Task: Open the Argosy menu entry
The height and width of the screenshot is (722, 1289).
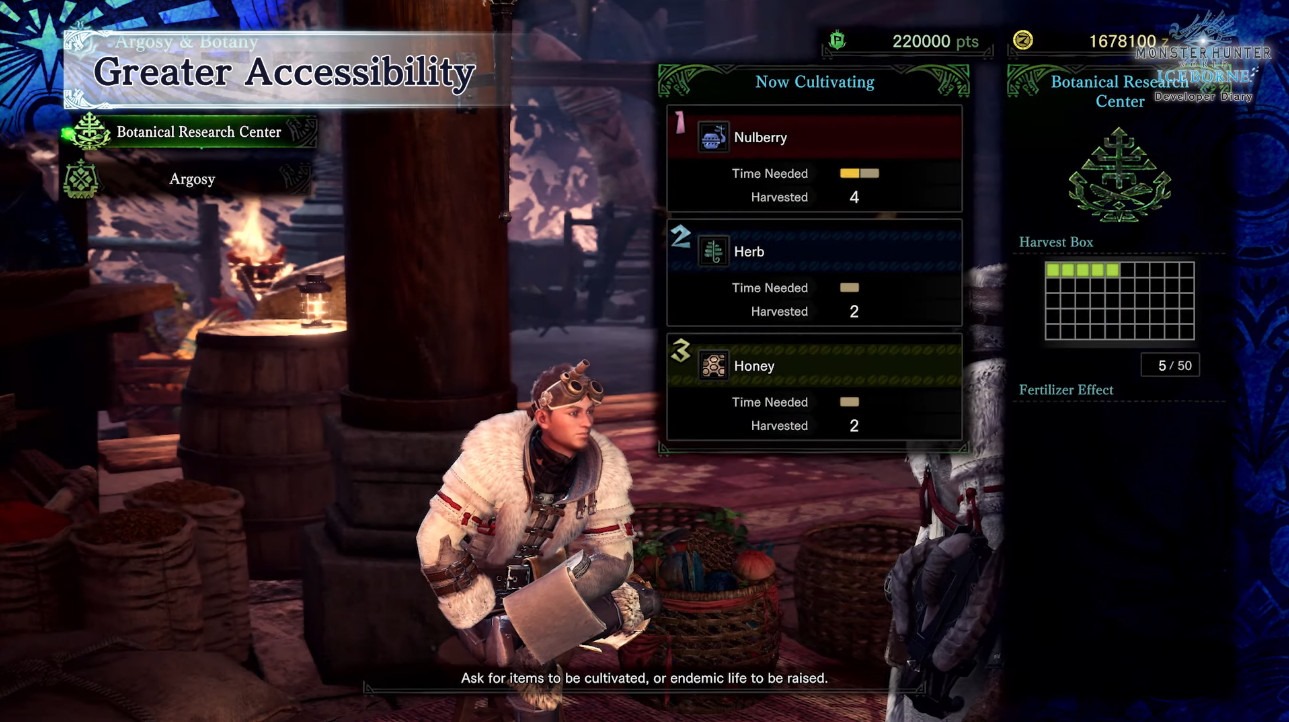Action: [x=191, y=180]
